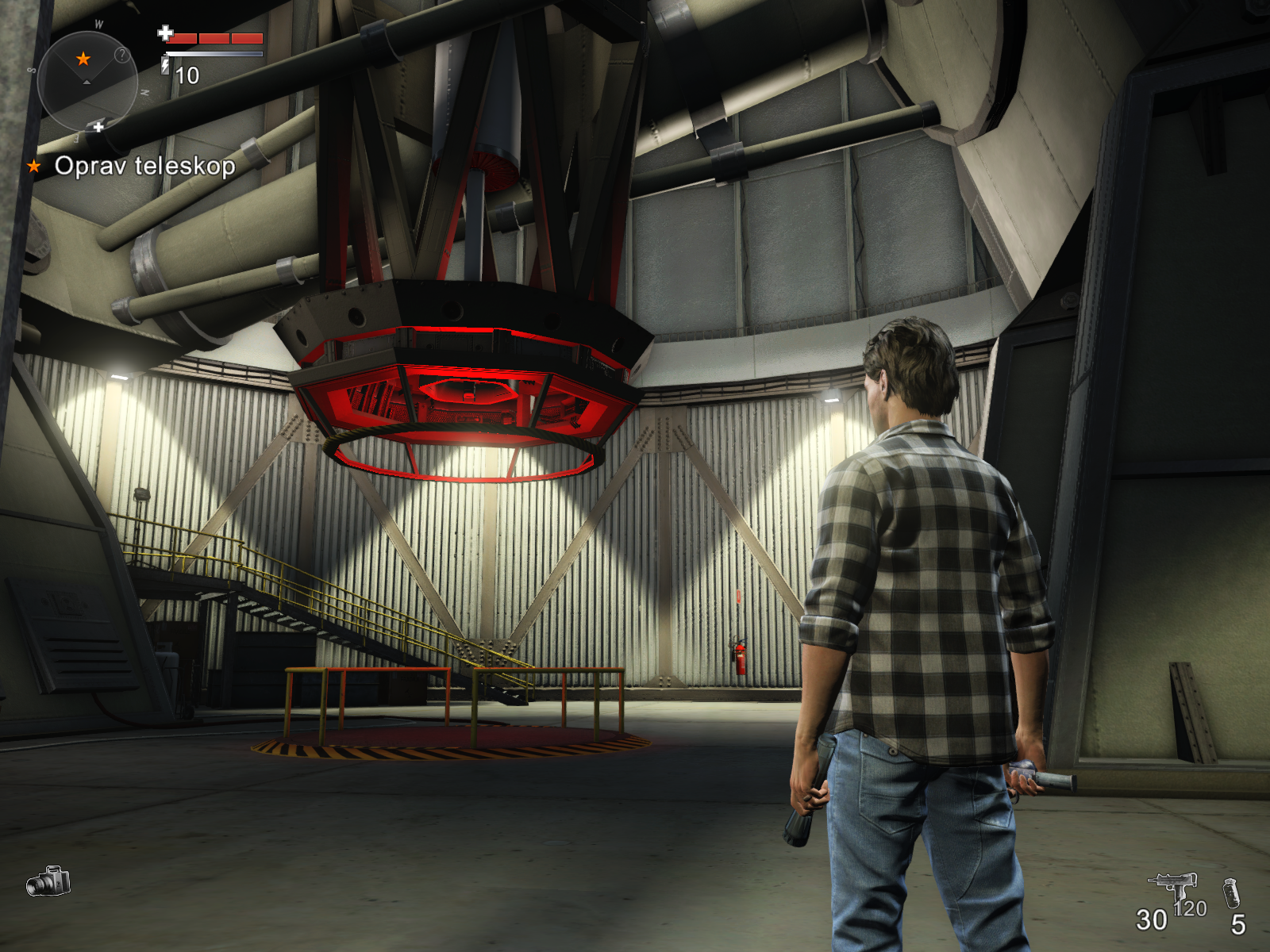Click the flashlight battery icon

pyautogui.click(x=165, y=65)
